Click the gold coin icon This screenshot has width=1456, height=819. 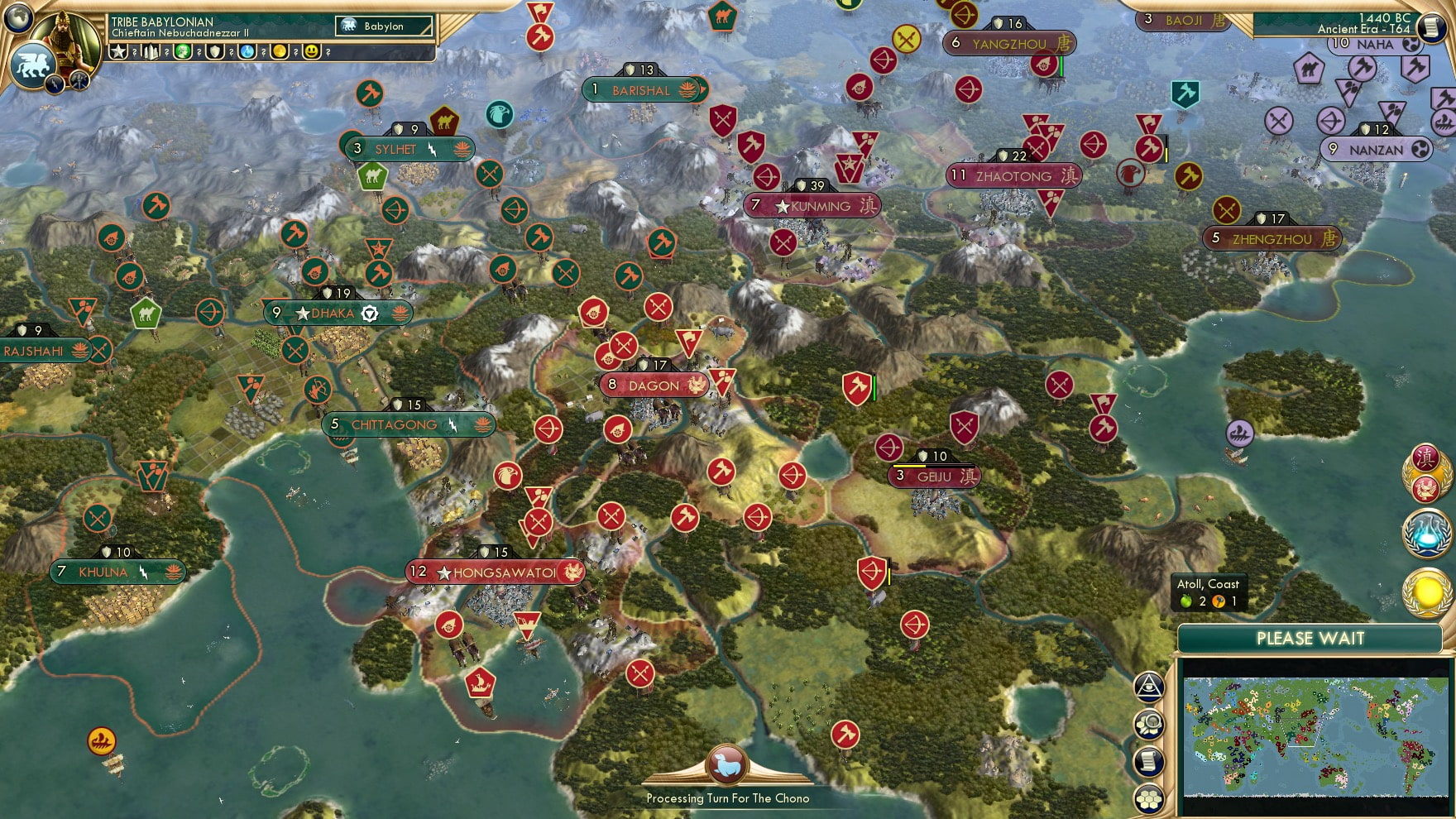(x=280, y=51)
